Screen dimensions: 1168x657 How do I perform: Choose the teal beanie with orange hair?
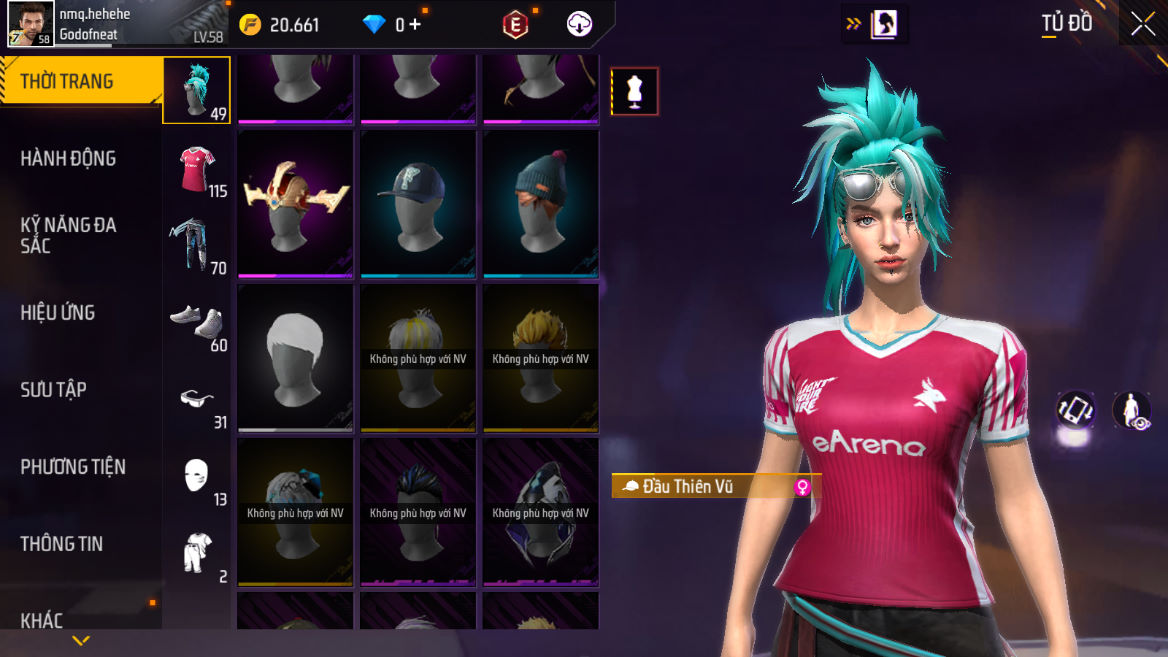(x=541, y=203)
